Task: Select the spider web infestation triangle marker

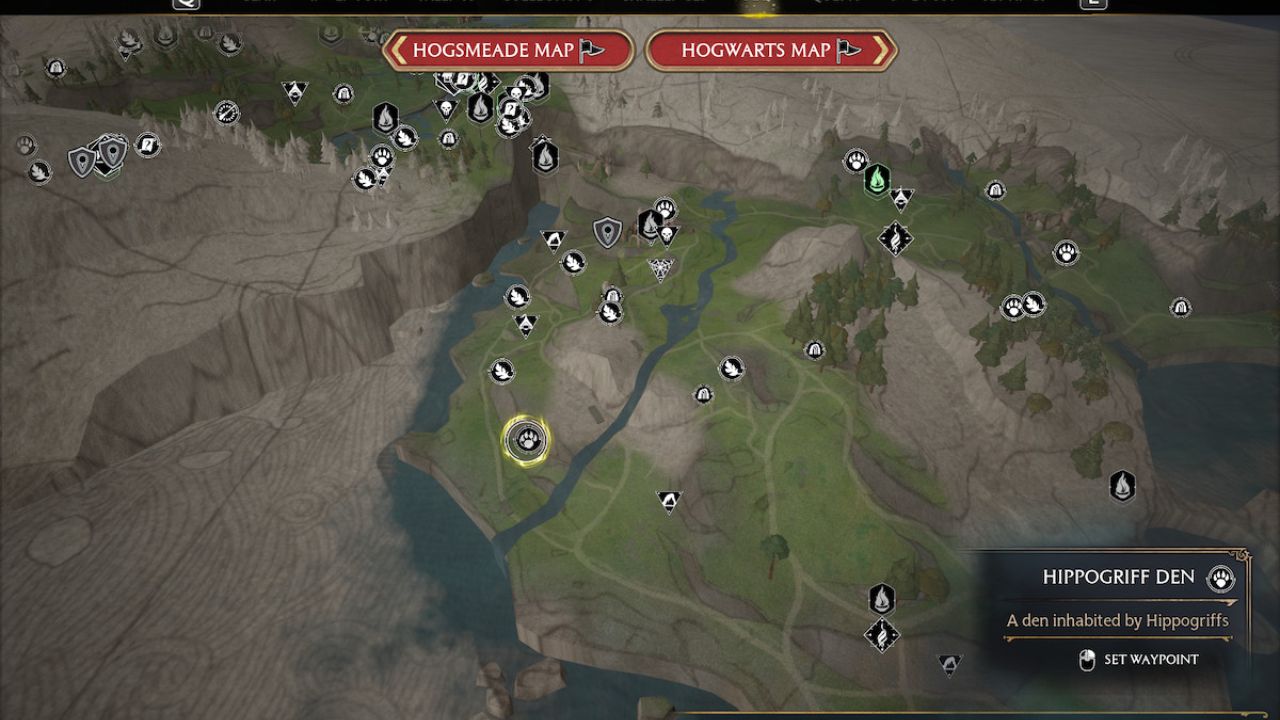Action: [x=660, y=265]
